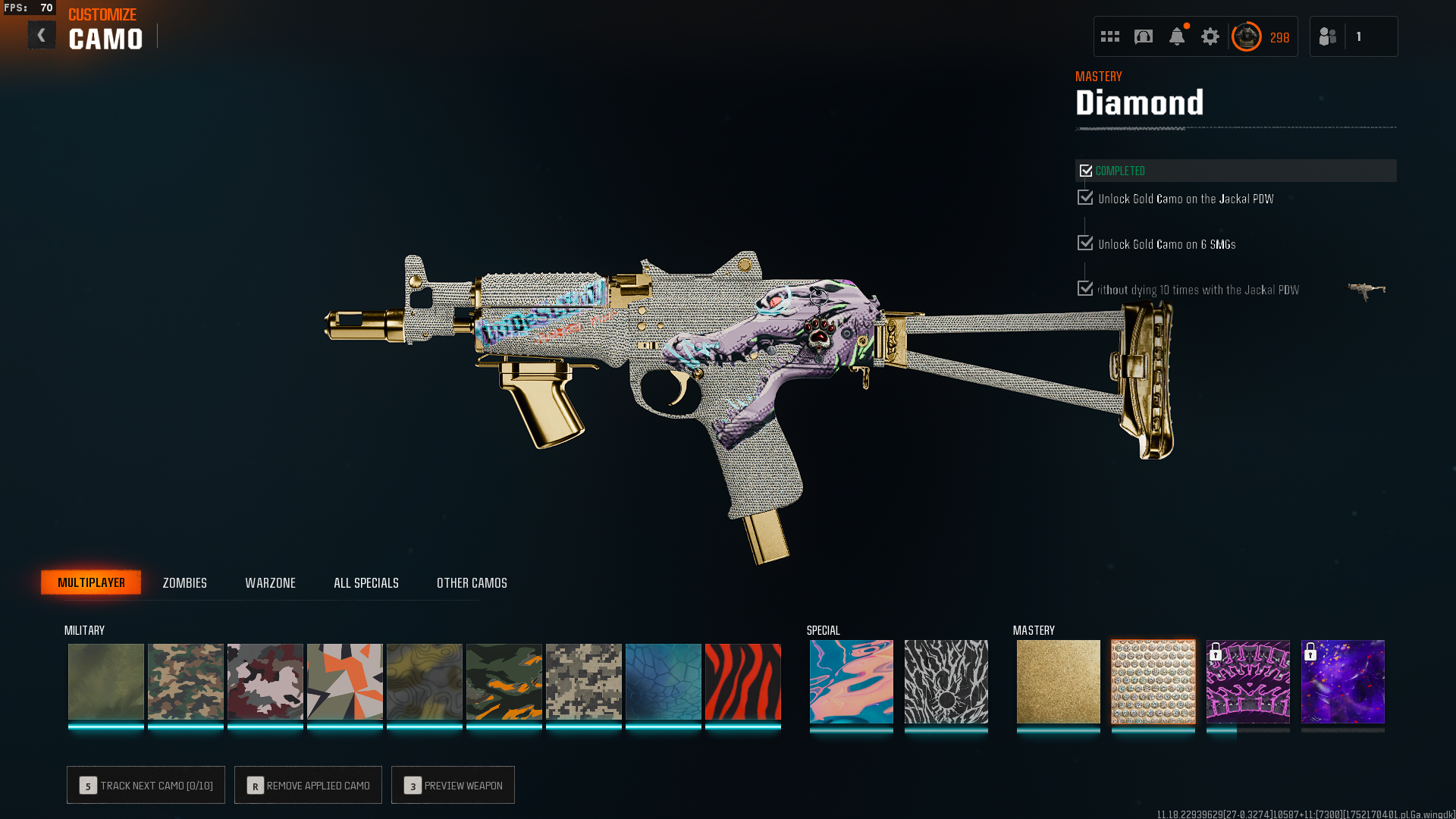Viewport: 1456px width, 819px height.
Task: Select the orange geometric shard camo
Action: tap(344, 682)
